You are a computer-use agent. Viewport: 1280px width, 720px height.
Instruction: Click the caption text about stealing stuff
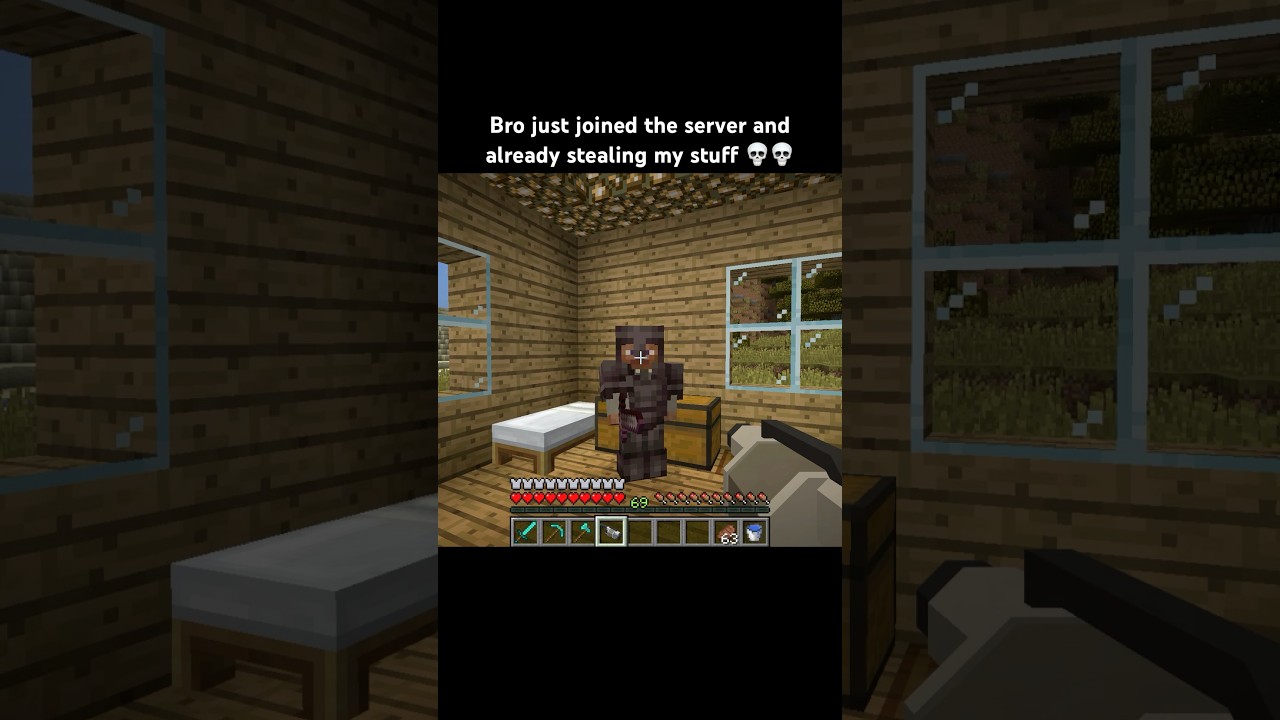coord(639,140)
